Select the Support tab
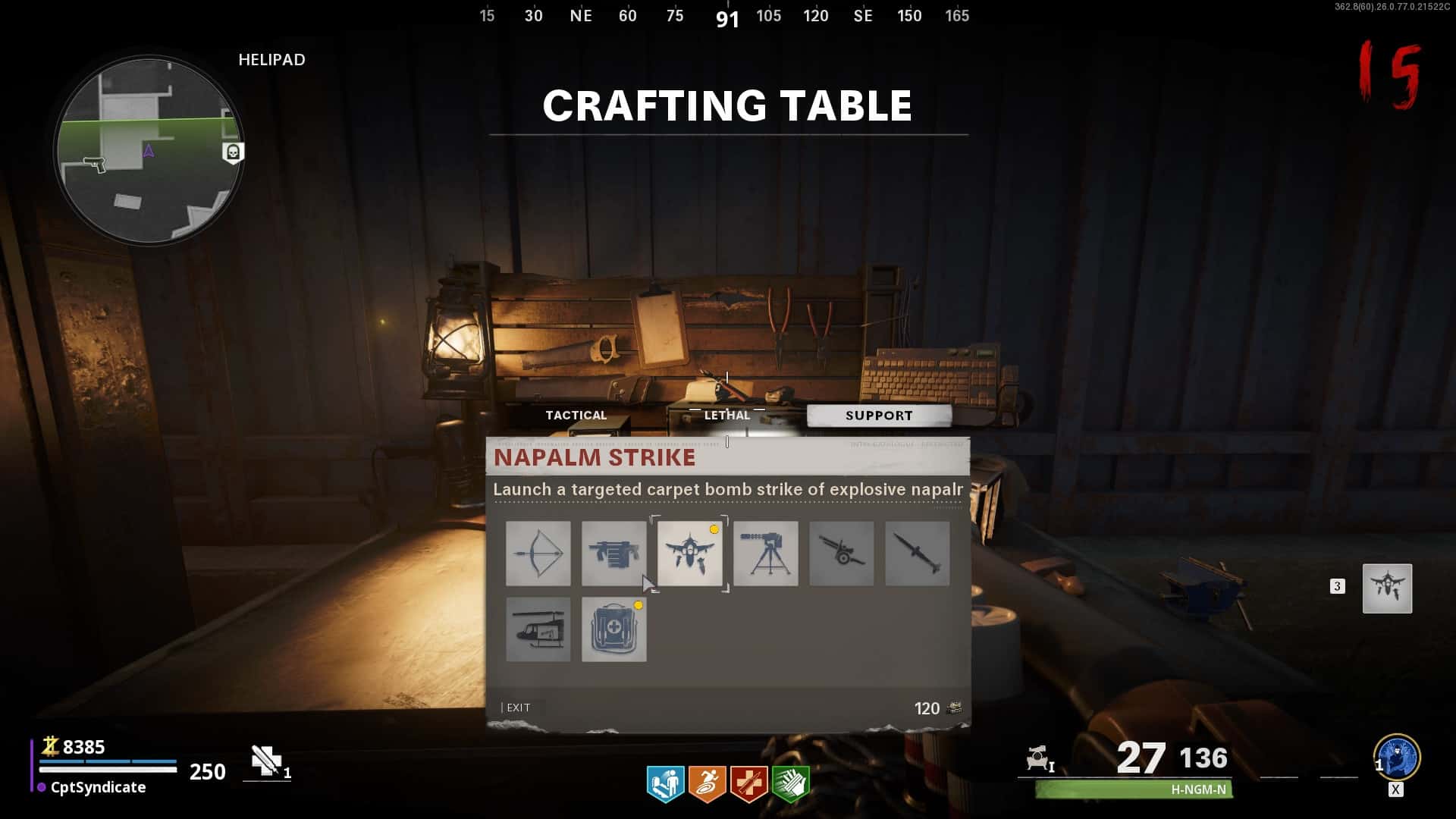Image resolution: width=1456 pixels, height=819 pixels. click(x=879, y=416)
